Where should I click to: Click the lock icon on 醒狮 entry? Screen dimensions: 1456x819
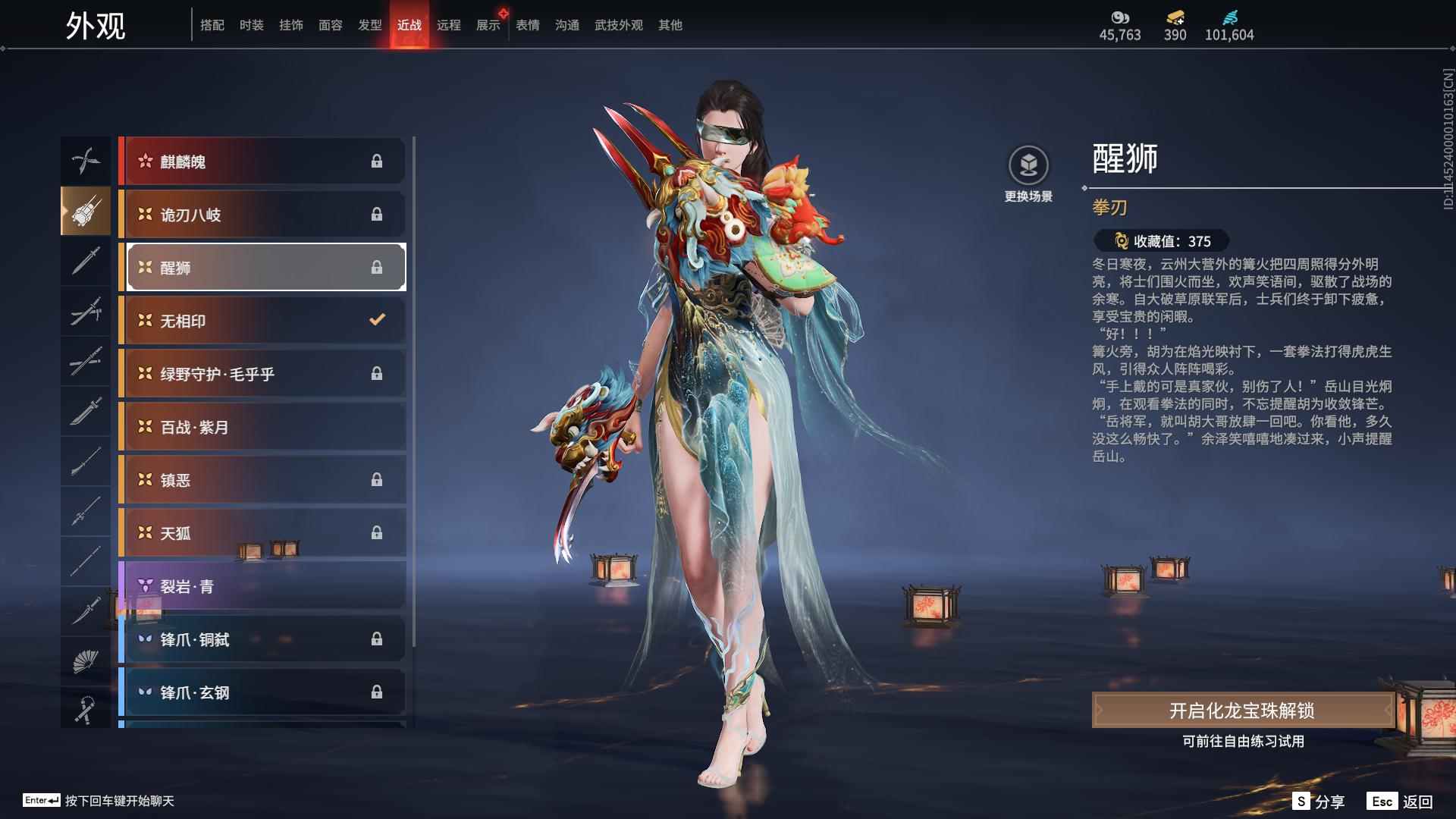(378, 267)
